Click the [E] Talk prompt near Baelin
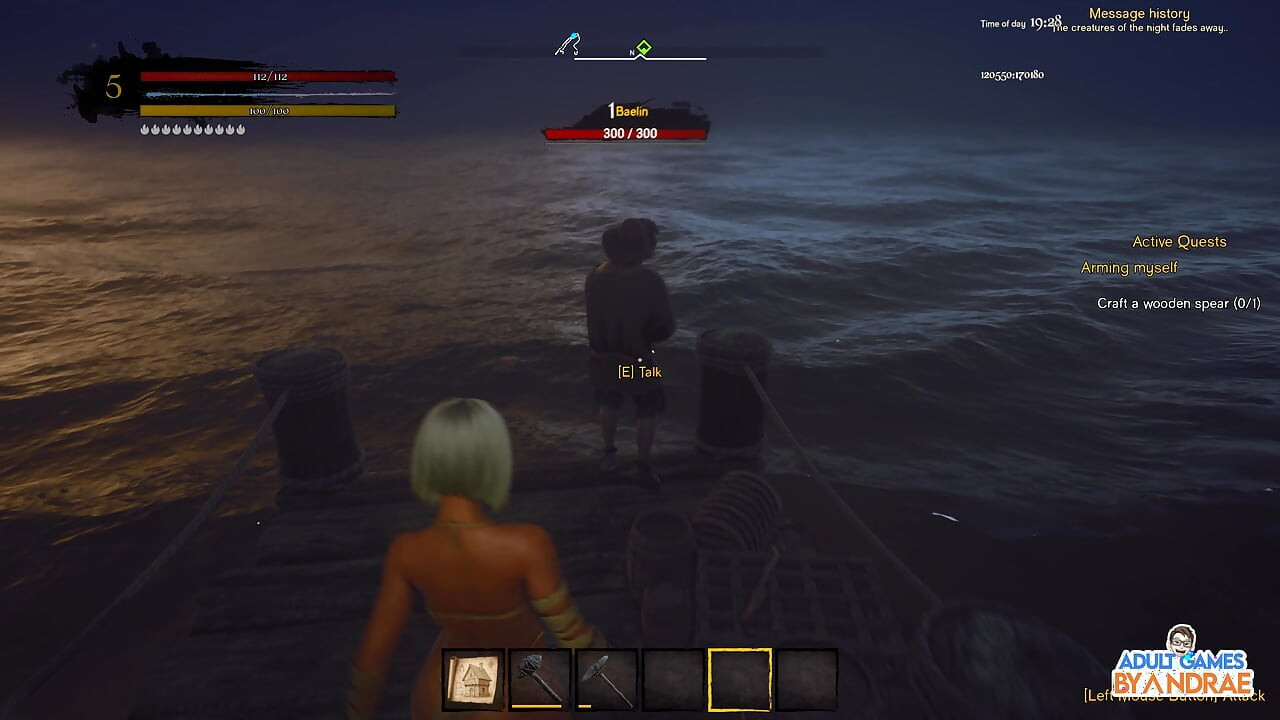Viewport: 1280px width, 720px height. pos(639,371)
